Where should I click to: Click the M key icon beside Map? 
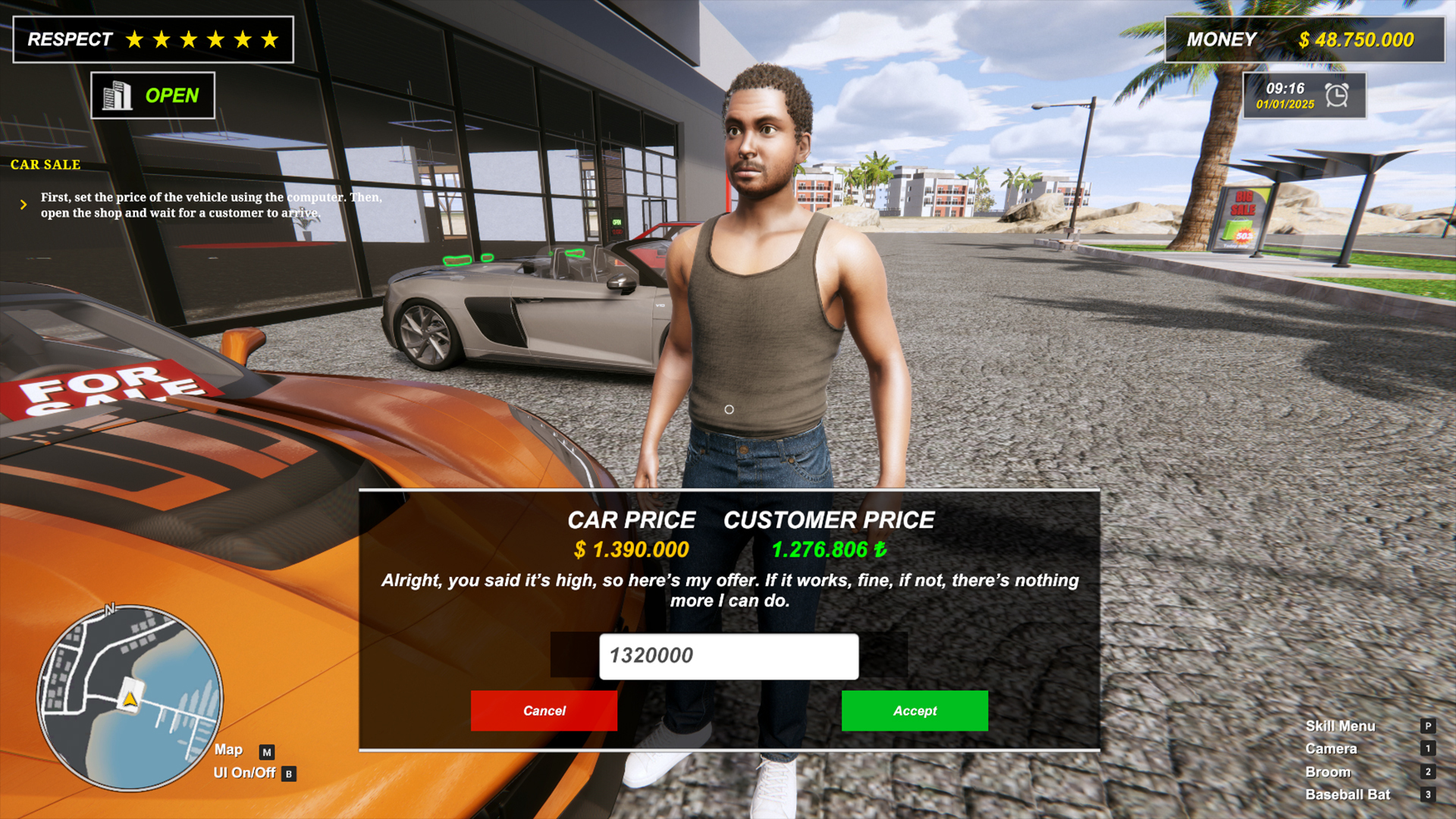[x=267, y=751]
